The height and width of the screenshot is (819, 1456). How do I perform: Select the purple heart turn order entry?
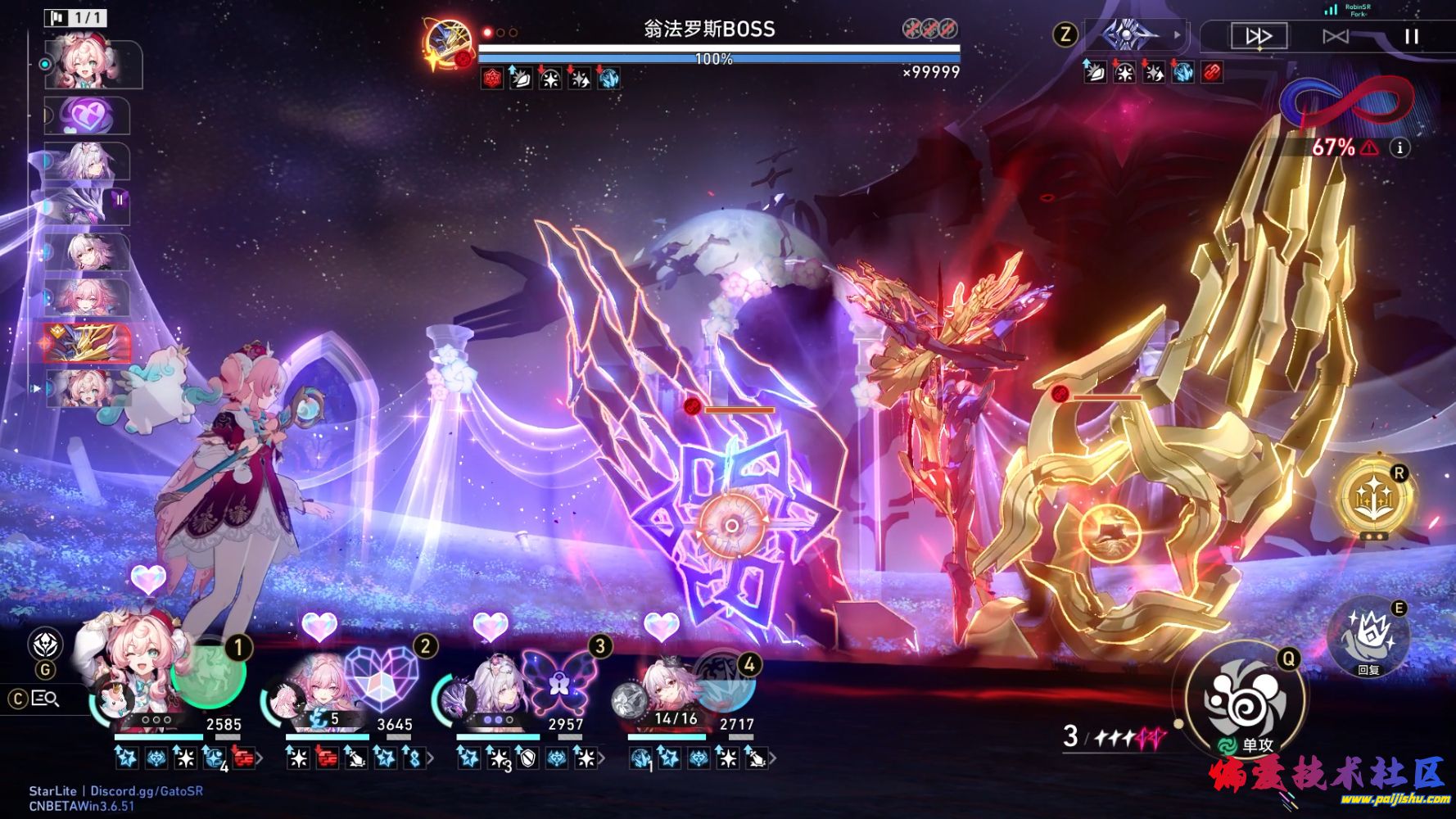click(x=88, y=115)
